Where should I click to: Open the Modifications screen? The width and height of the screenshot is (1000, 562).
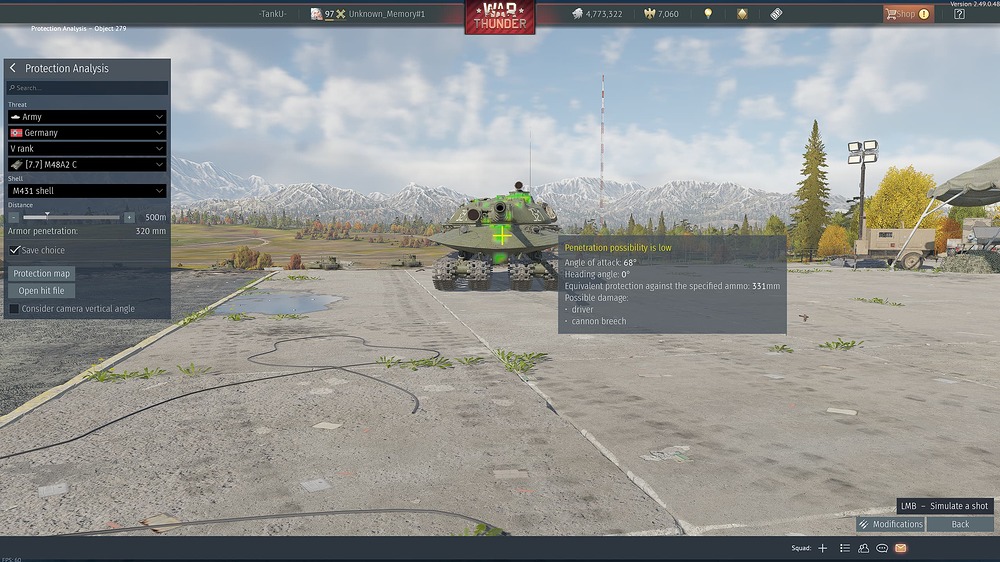click(890, 524)
